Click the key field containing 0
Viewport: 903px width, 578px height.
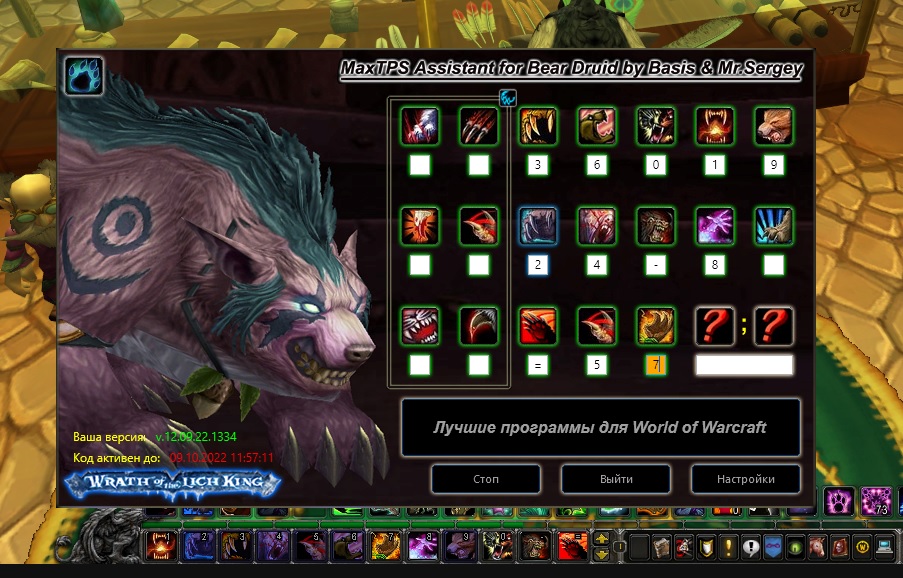click(x=656, y=165)
